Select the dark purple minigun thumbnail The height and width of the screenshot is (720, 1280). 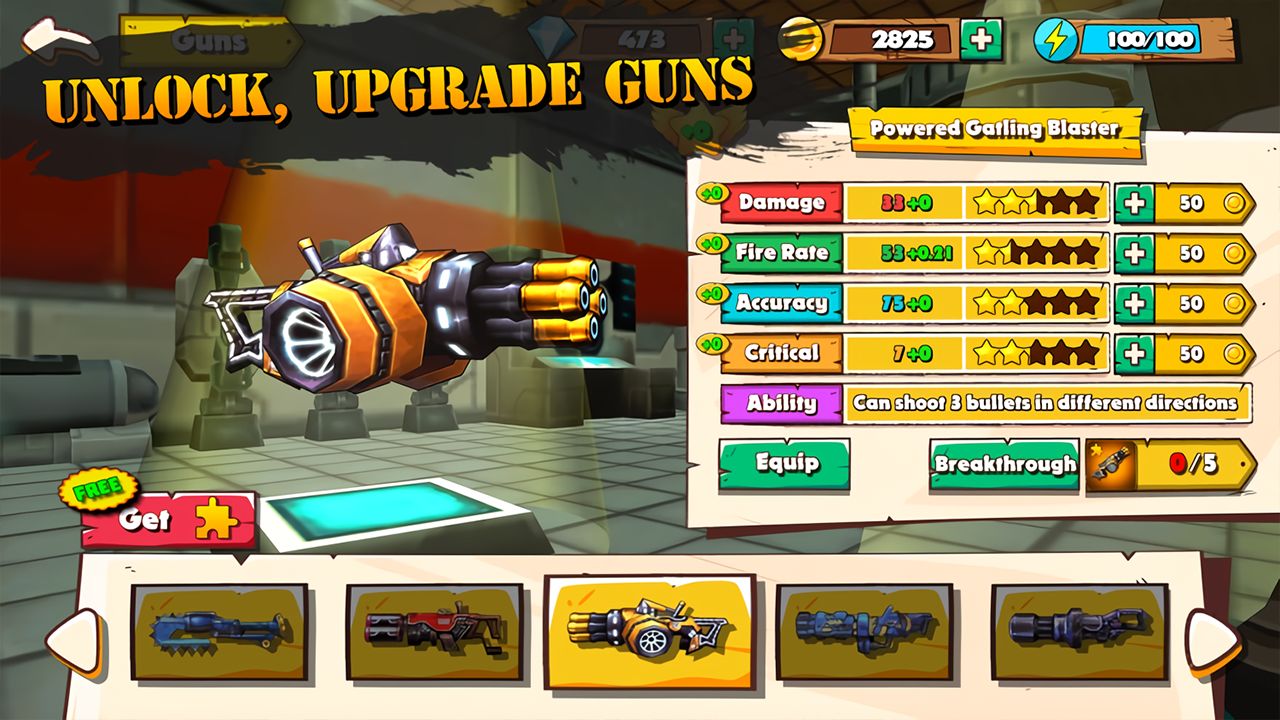(1078, 631)
